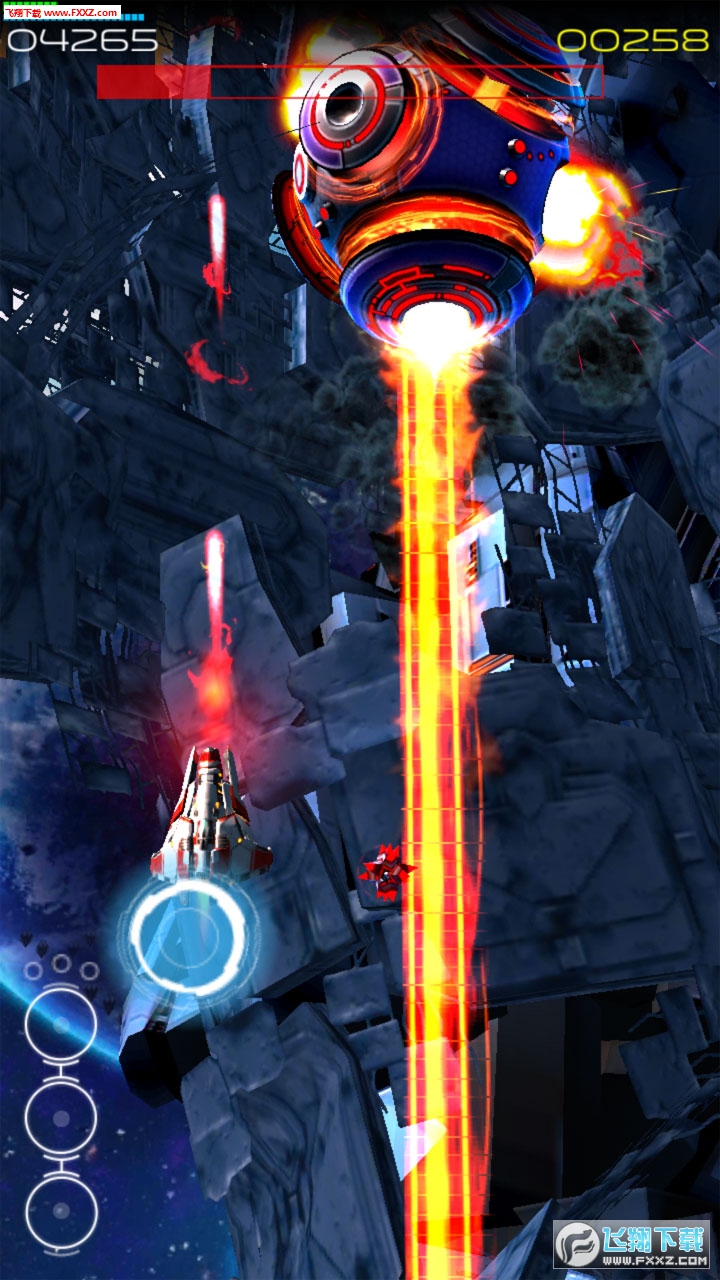Tap the glowing blue control ring under the ship

187,937
